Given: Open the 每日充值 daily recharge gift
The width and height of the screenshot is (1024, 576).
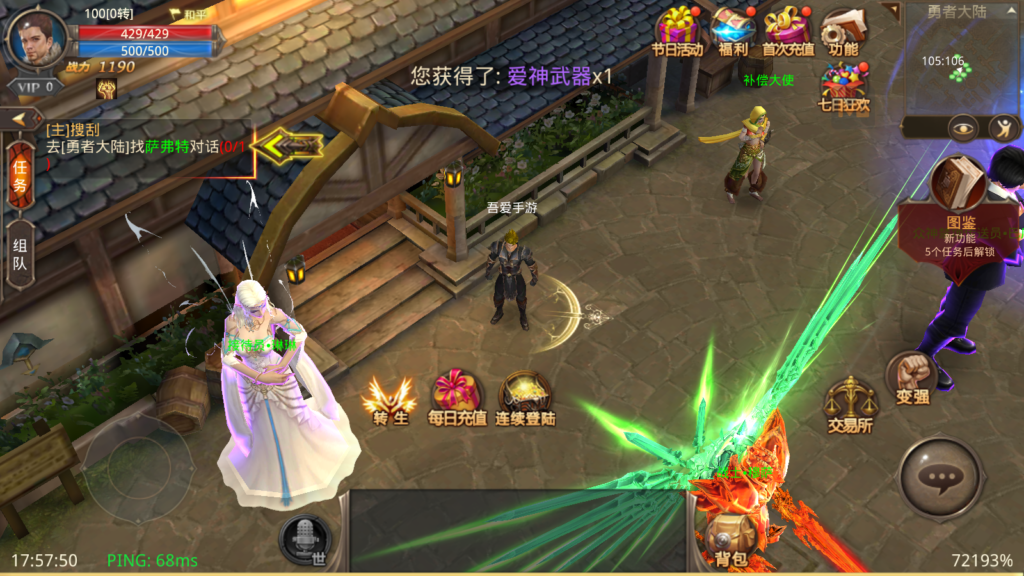Looking at the screenshot, I should [457, 398].
